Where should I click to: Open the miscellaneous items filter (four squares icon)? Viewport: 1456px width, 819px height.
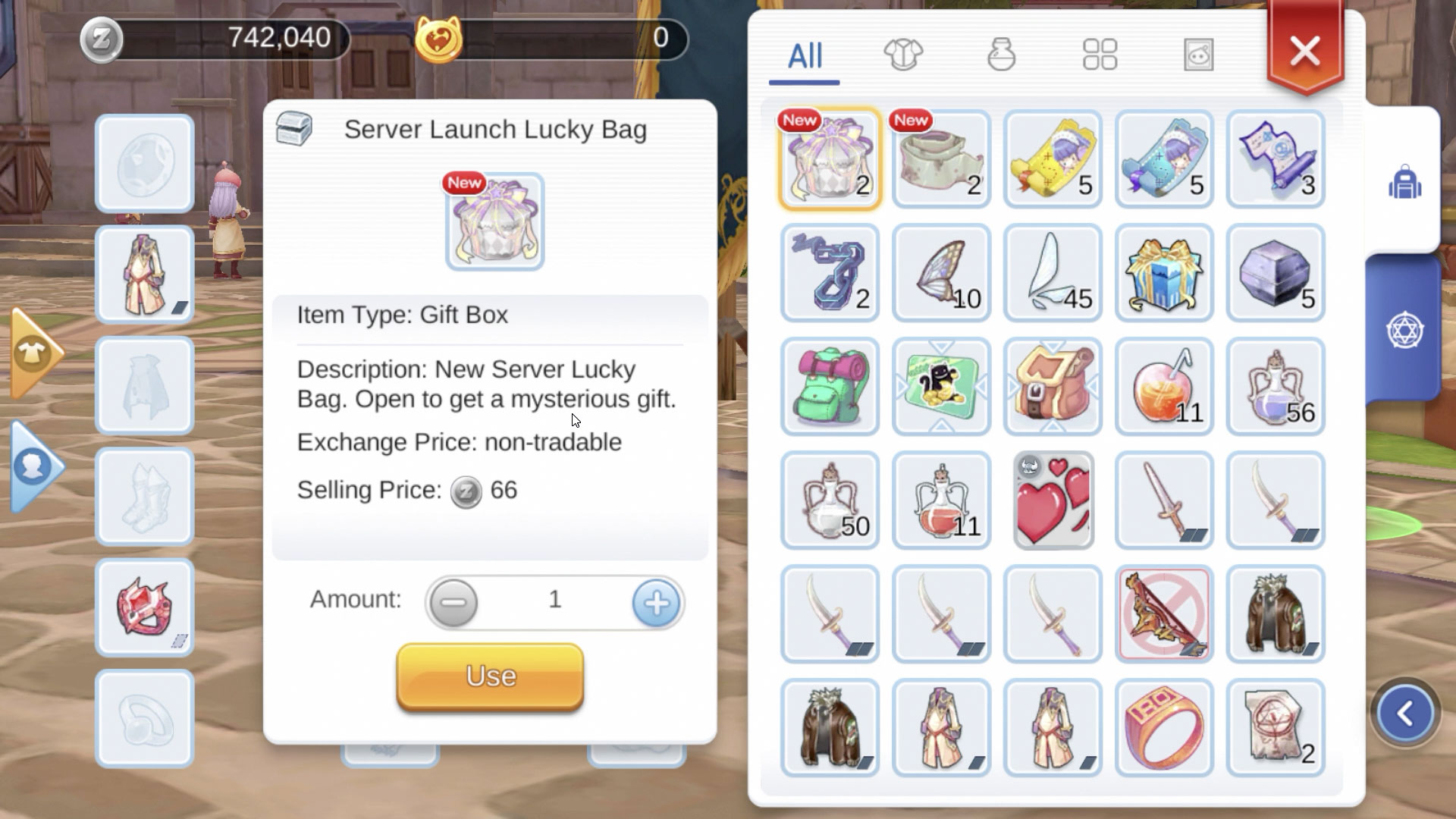click(1098, 54)
